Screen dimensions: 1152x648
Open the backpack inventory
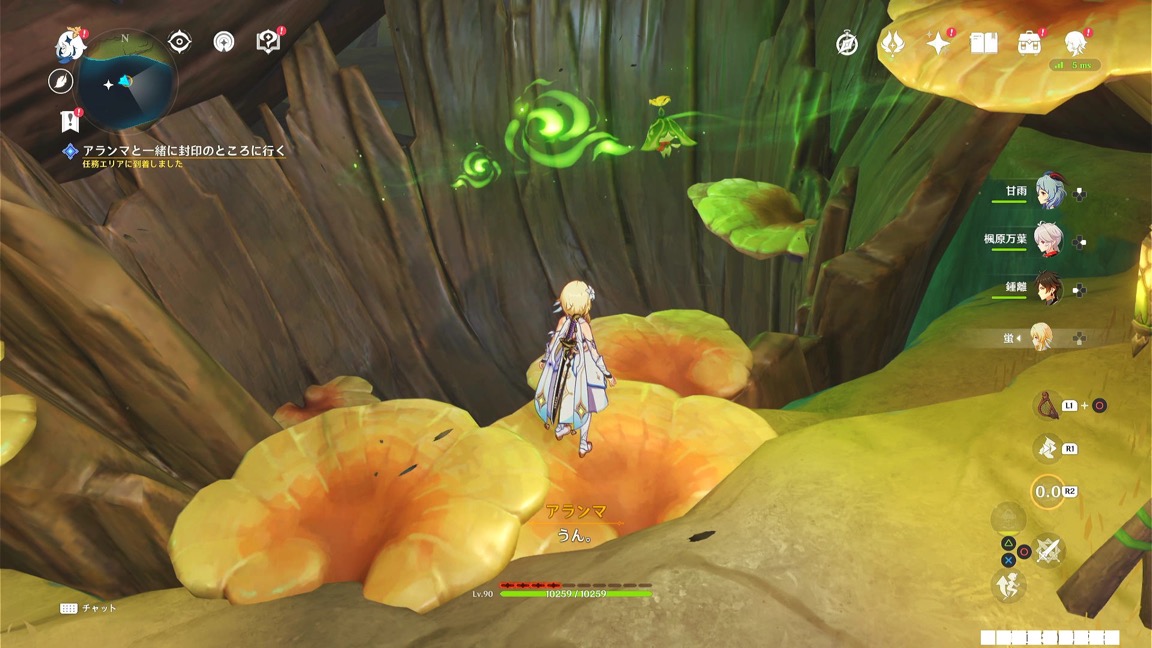1029,43
